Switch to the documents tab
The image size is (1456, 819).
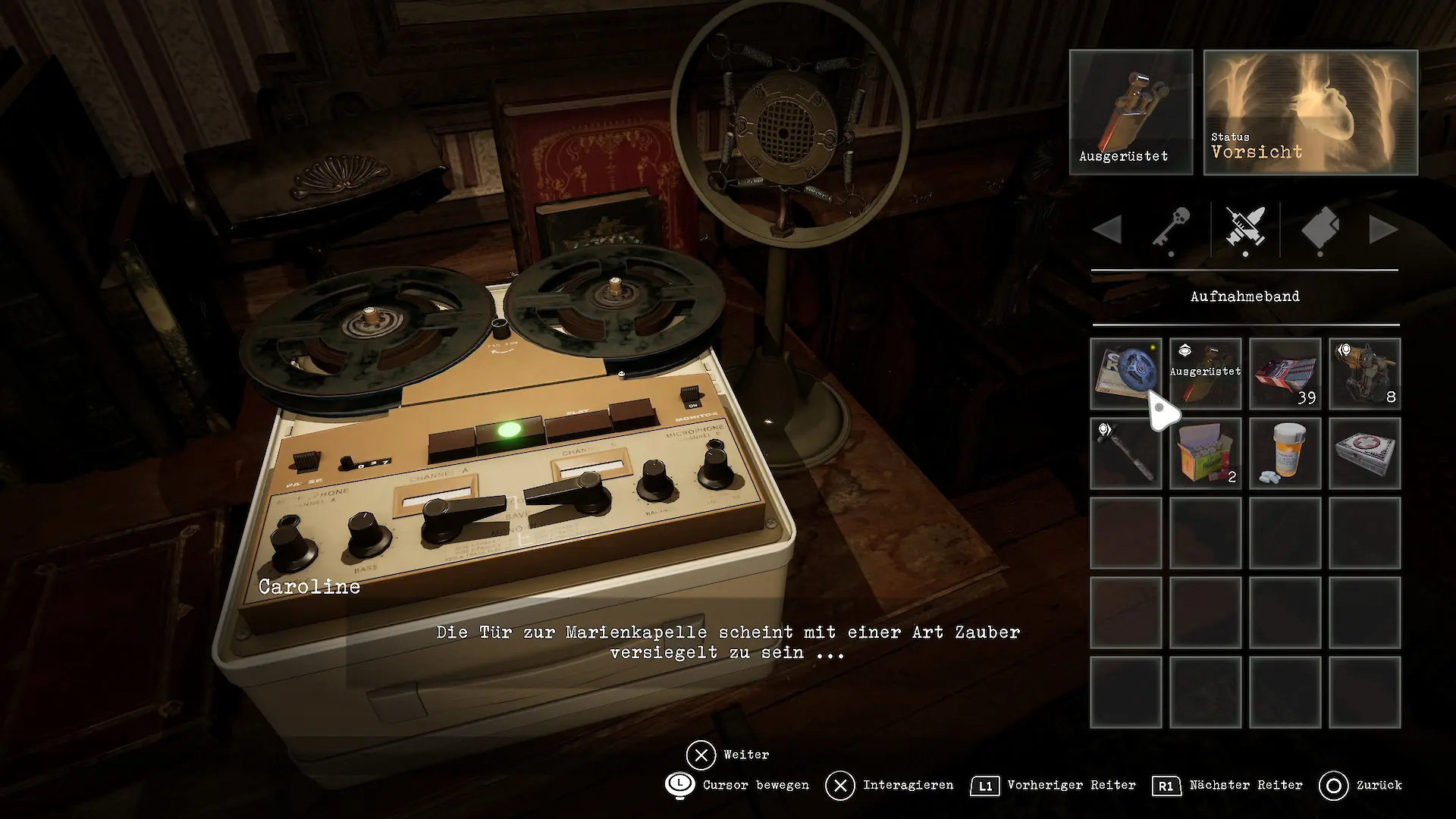point(1319,228)
